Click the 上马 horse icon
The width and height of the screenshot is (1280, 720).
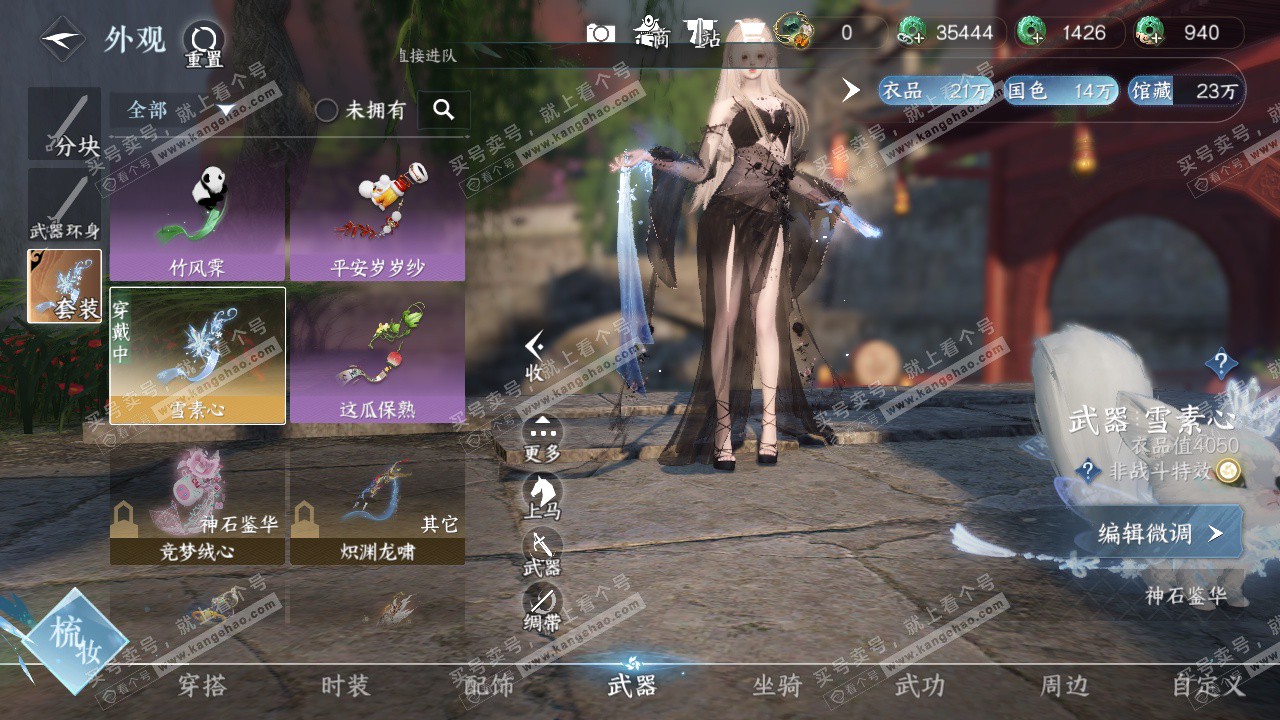543,495
